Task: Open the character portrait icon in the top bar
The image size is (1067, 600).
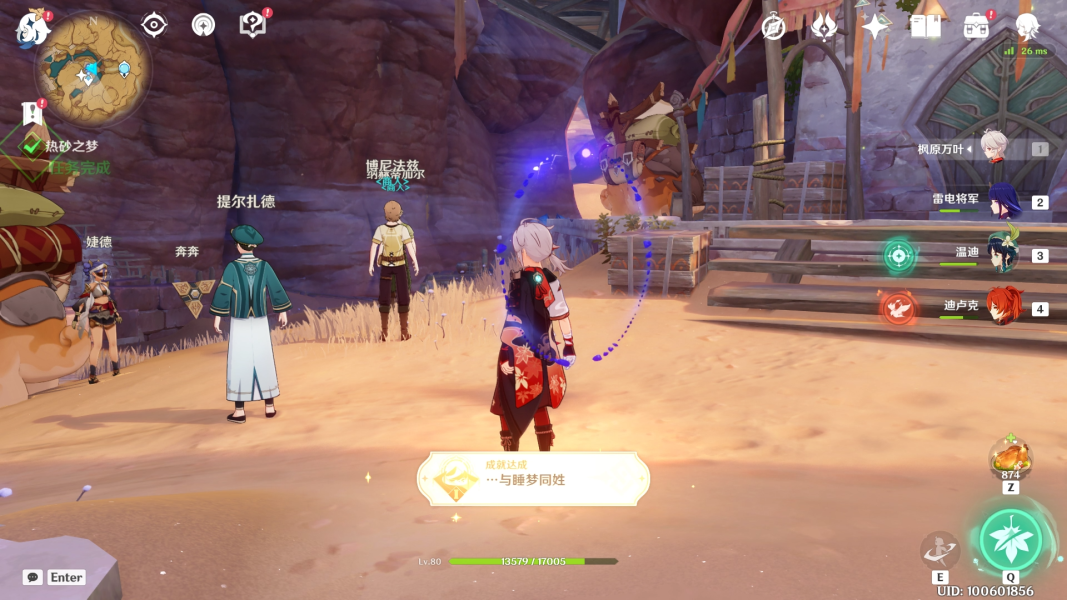Action: [1027, 27]
